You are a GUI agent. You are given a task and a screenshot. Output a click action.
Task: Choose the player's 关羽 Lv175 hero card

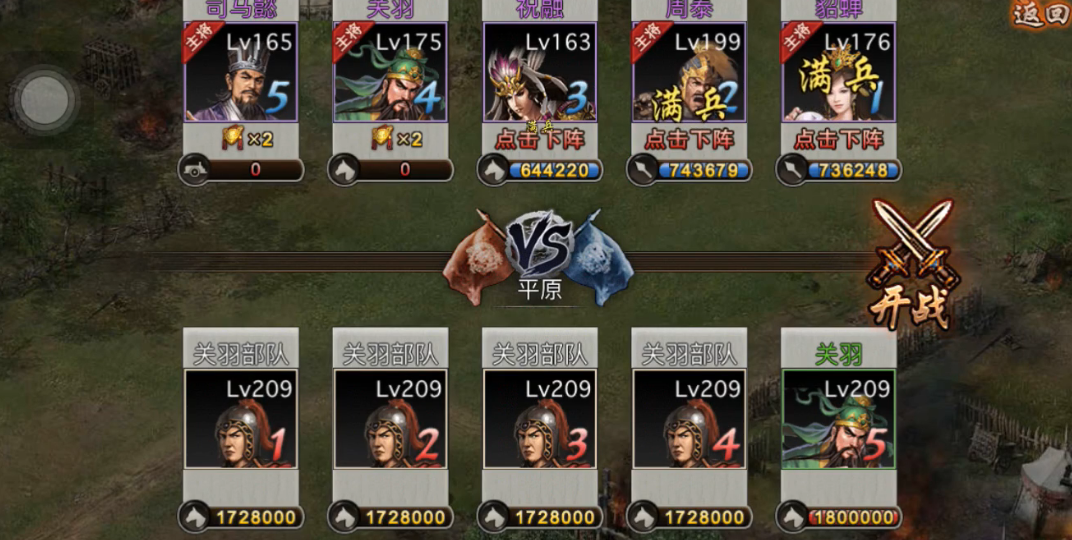click(390, 72)
